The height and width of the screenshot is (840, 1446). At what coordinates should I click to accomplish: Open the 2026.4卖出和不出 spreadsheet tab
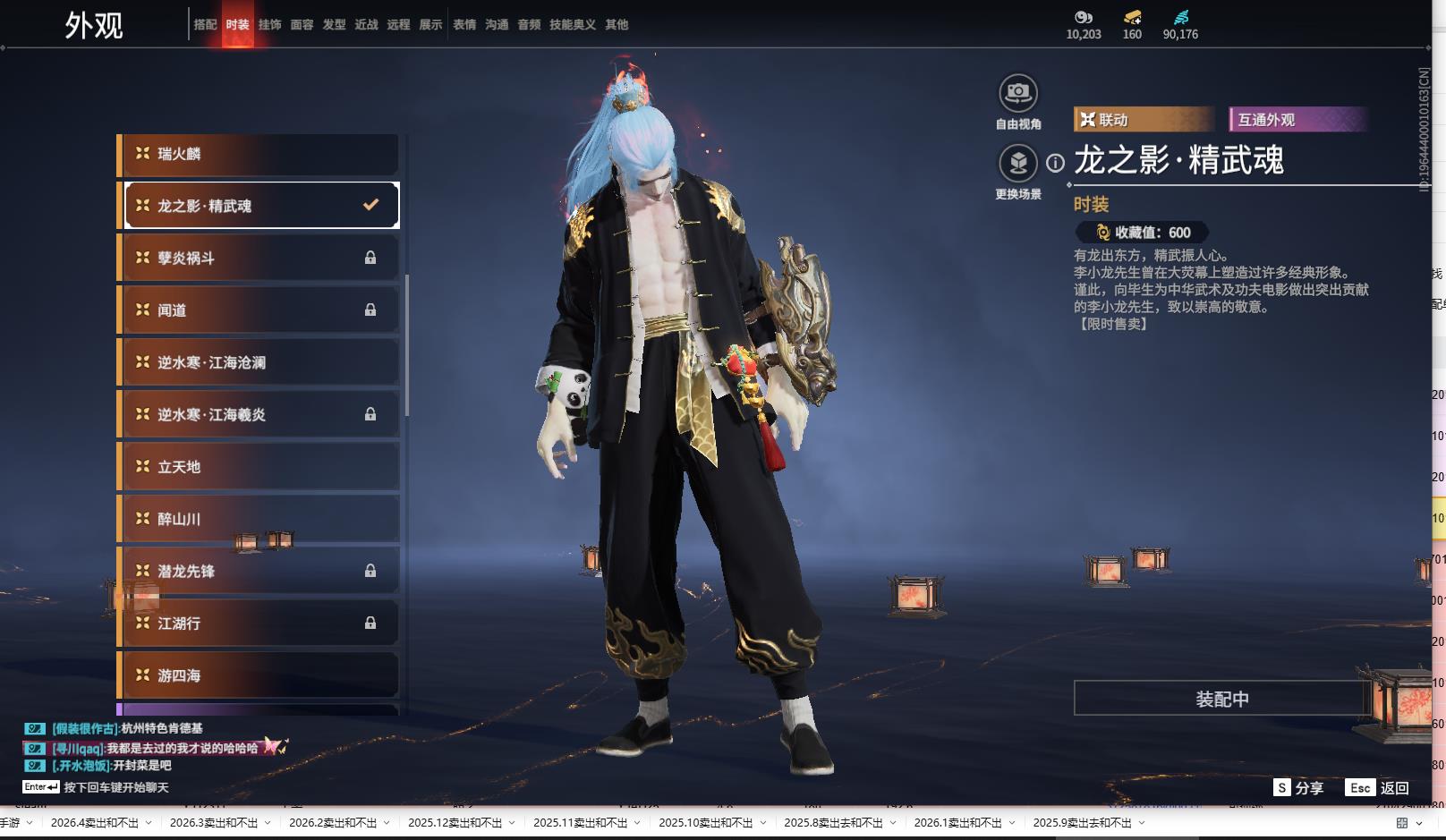(95, 823)
